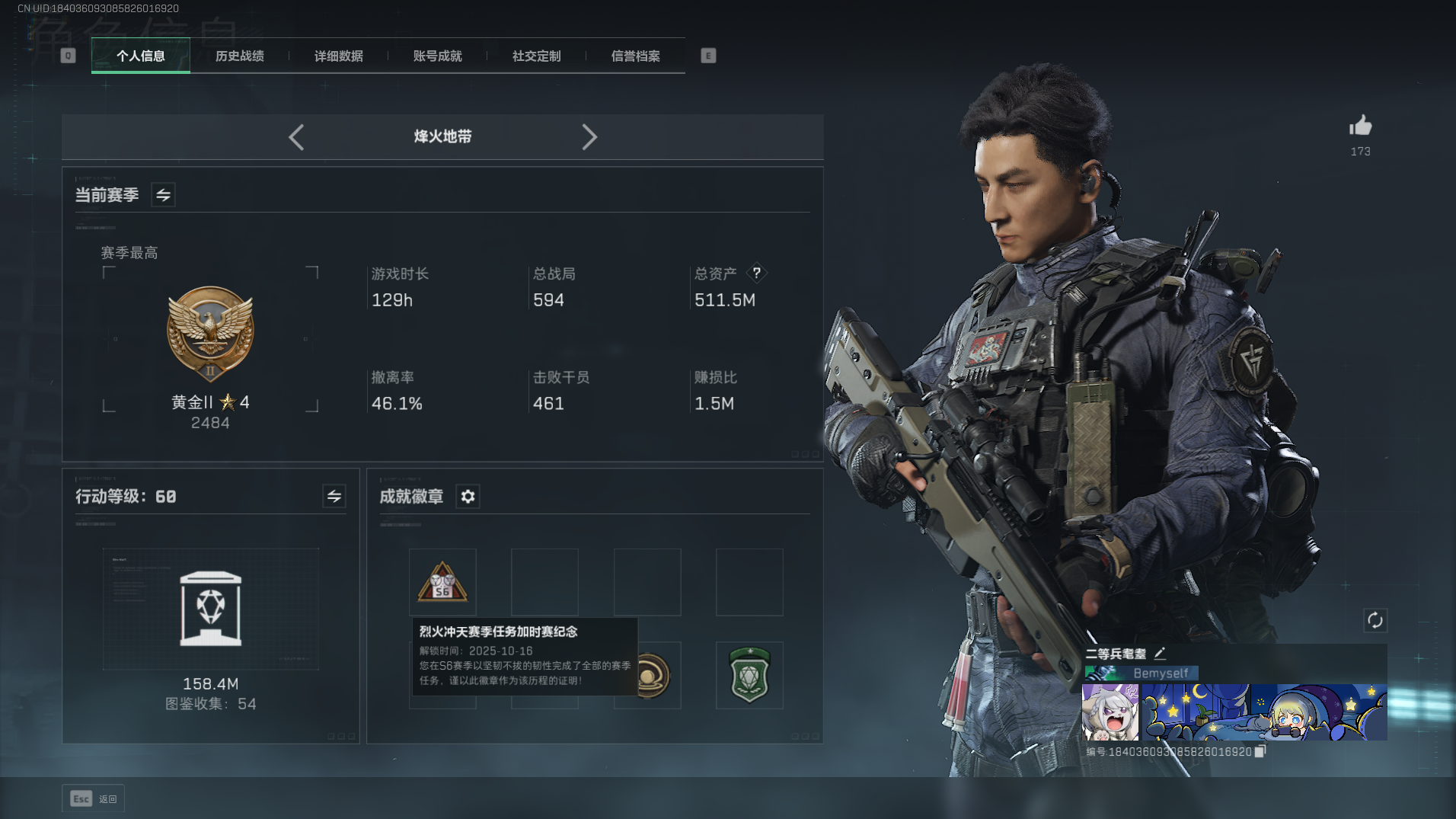Switch to the 个人信息 tab
The image size is (1456, 819).
tap(141, 56)
